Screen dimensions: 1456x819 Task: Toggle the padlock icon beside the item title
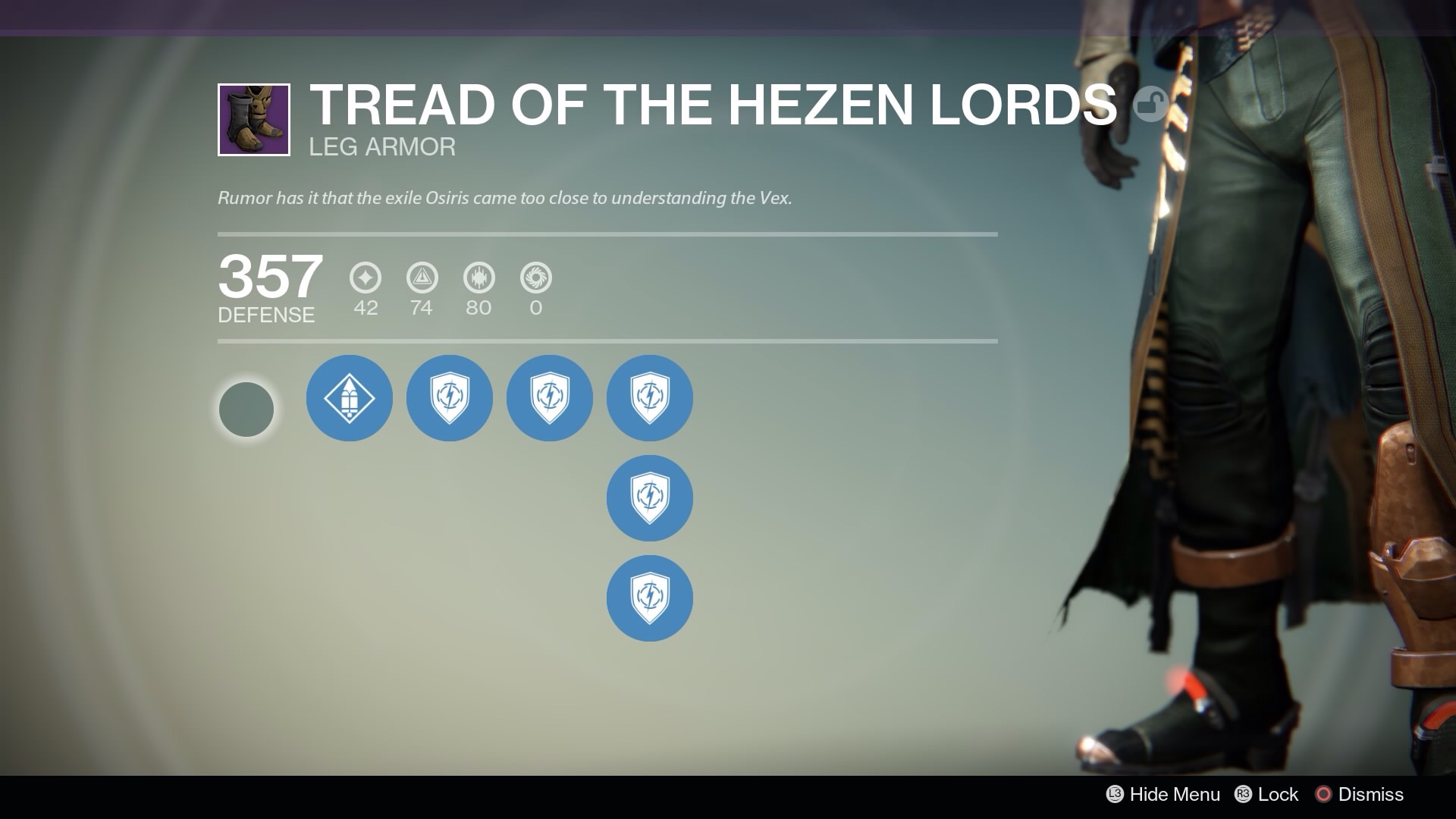(x=1150, y=104)
